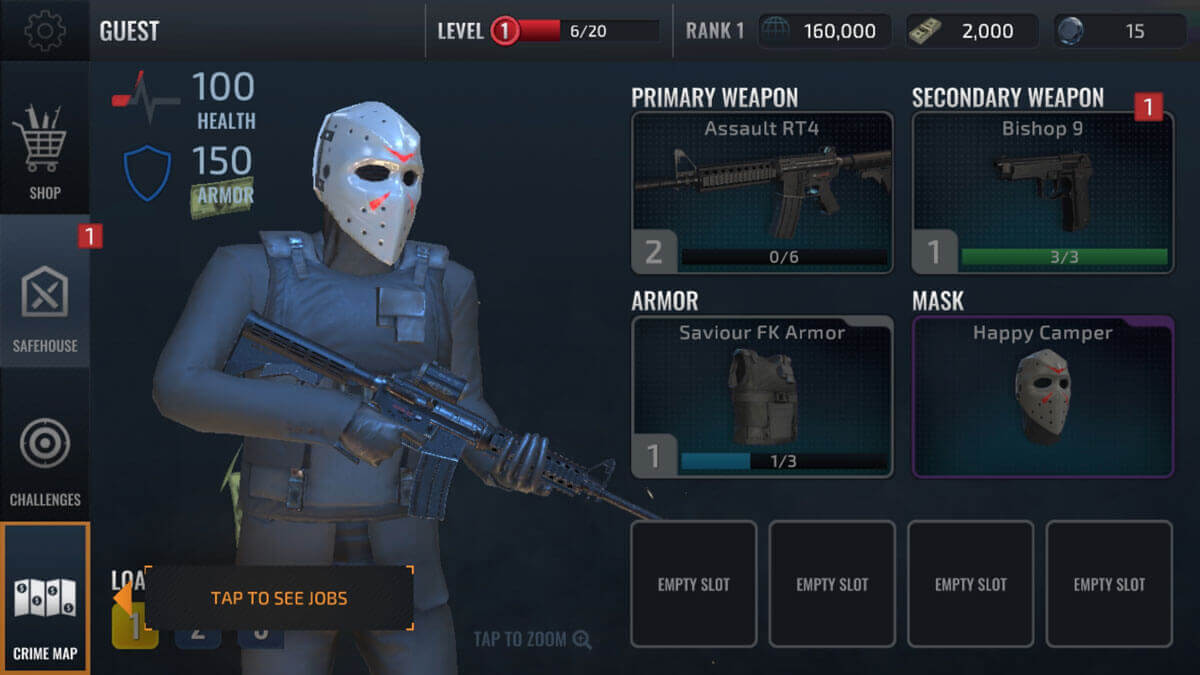The width and height of the screenshot is (1200, 675).
Task: Open the settings gear icon
Action: (44, 30)
